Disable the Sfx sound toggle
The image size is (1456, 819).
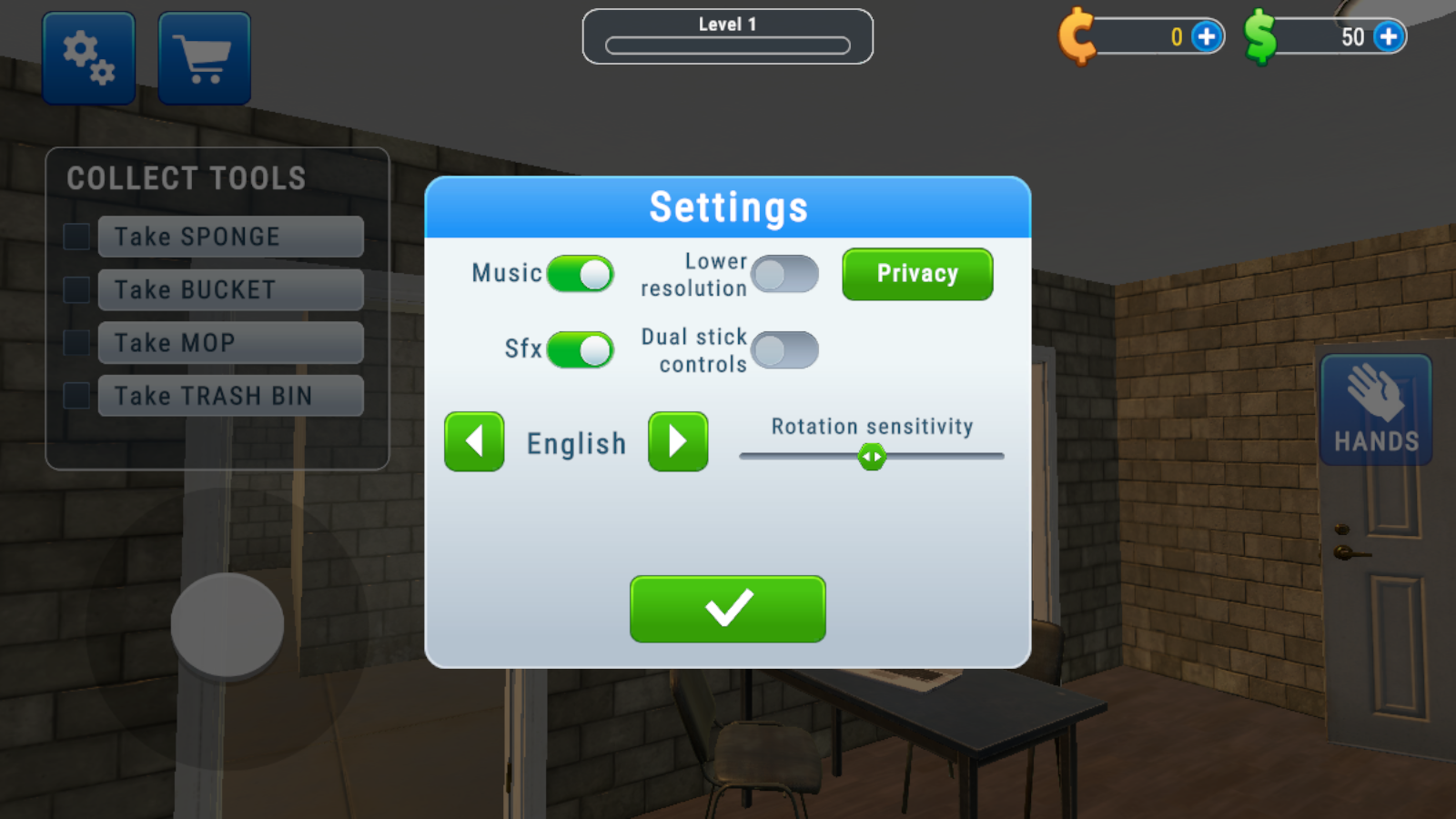pos(581,350)
